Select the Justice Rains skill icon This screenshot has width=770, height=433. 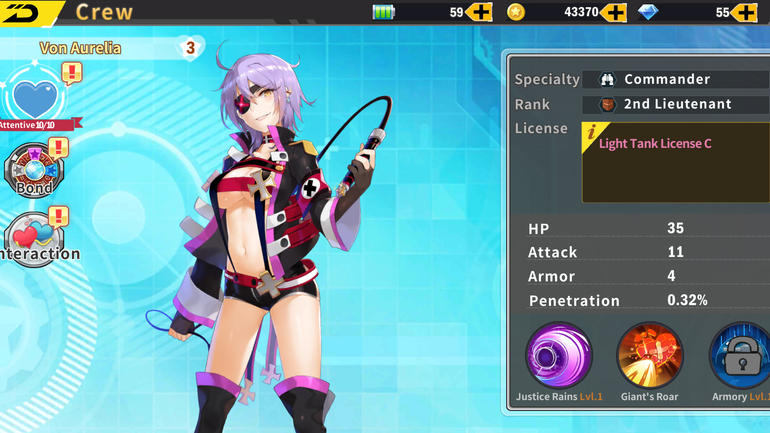click(559, 355)
